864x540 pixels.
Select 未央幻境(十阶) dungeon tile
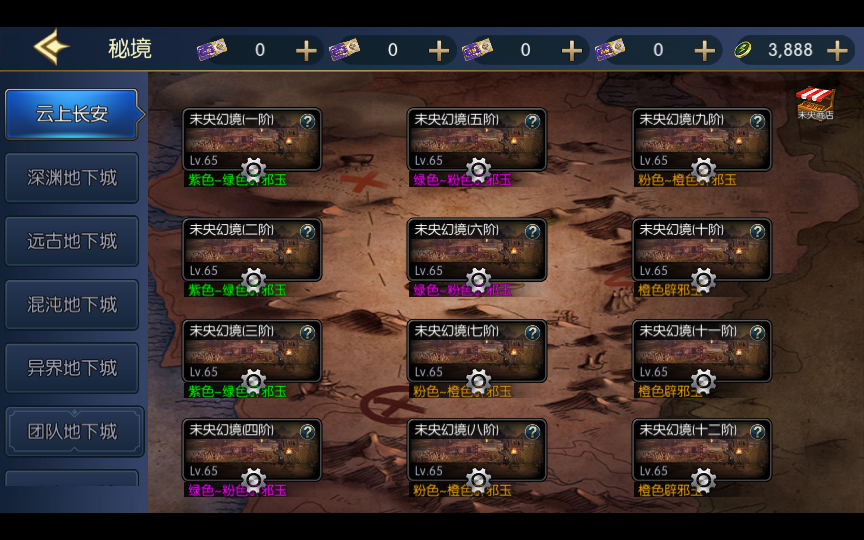coord(701,249)
